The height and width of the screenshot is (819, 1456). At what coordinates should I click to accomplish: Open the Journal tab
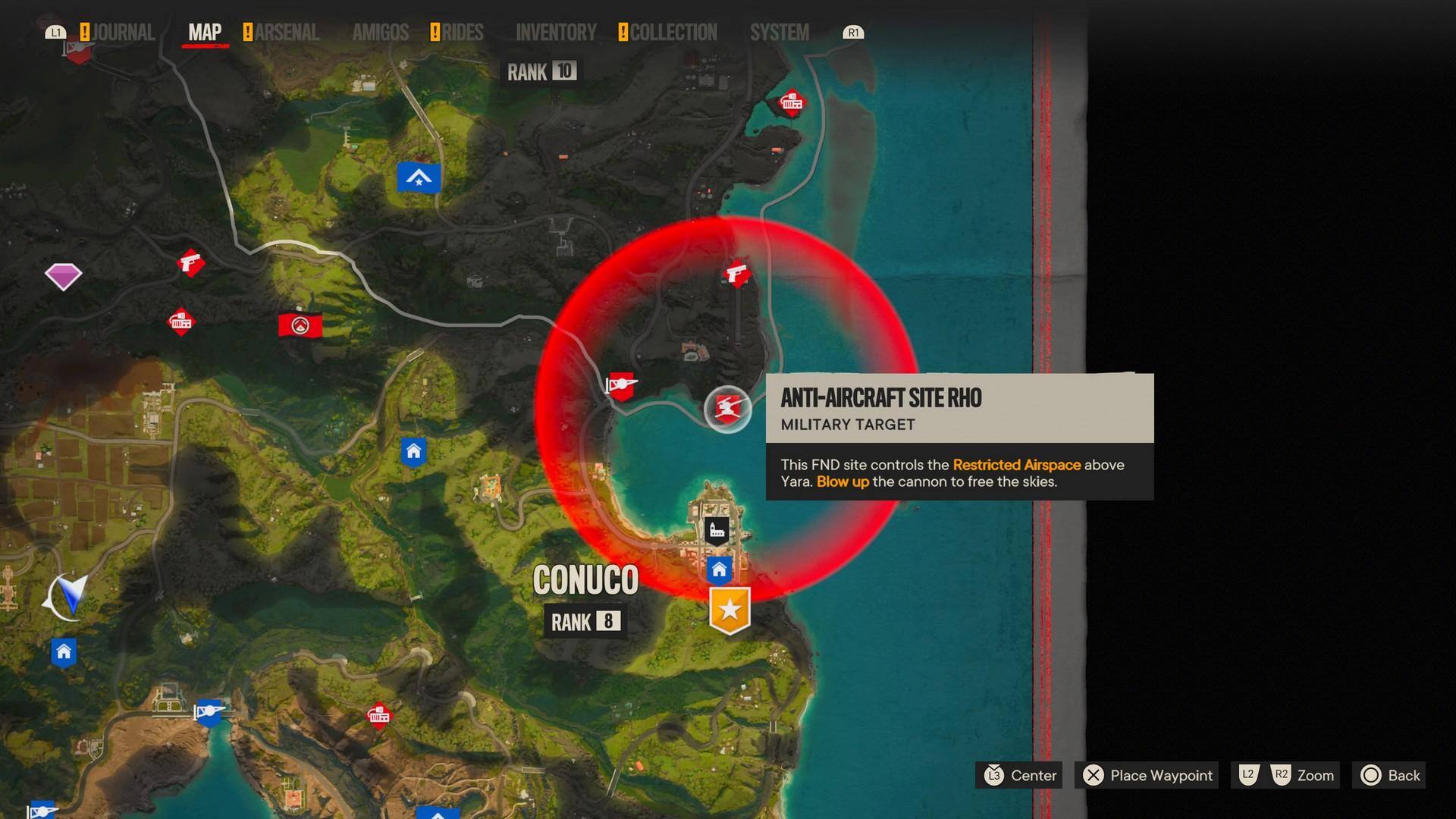pos(123,33)
